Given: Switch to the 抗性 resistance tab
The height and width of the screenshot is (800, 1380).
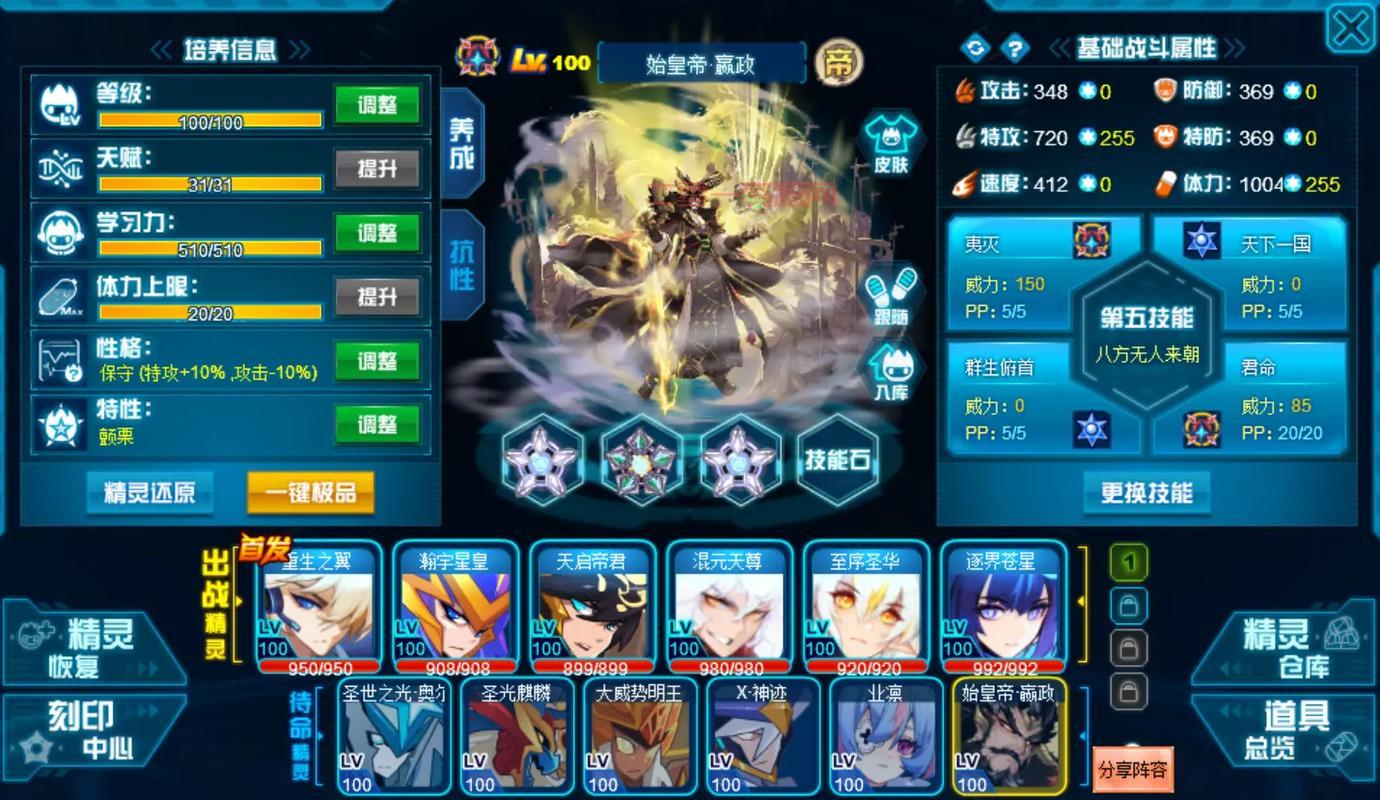Looking at the screenshot, I should [461, 265].
